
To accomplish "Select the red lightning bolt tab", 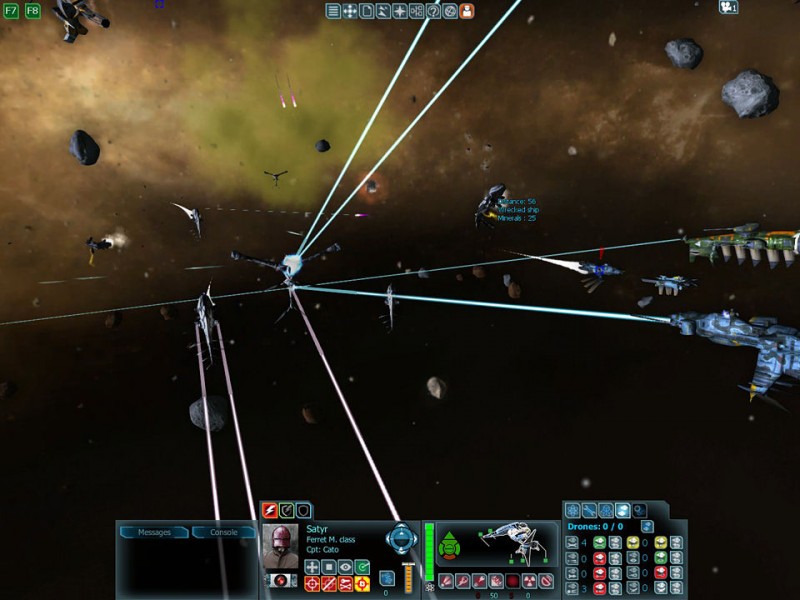I will pyautogui.click(x=269, y=511).
